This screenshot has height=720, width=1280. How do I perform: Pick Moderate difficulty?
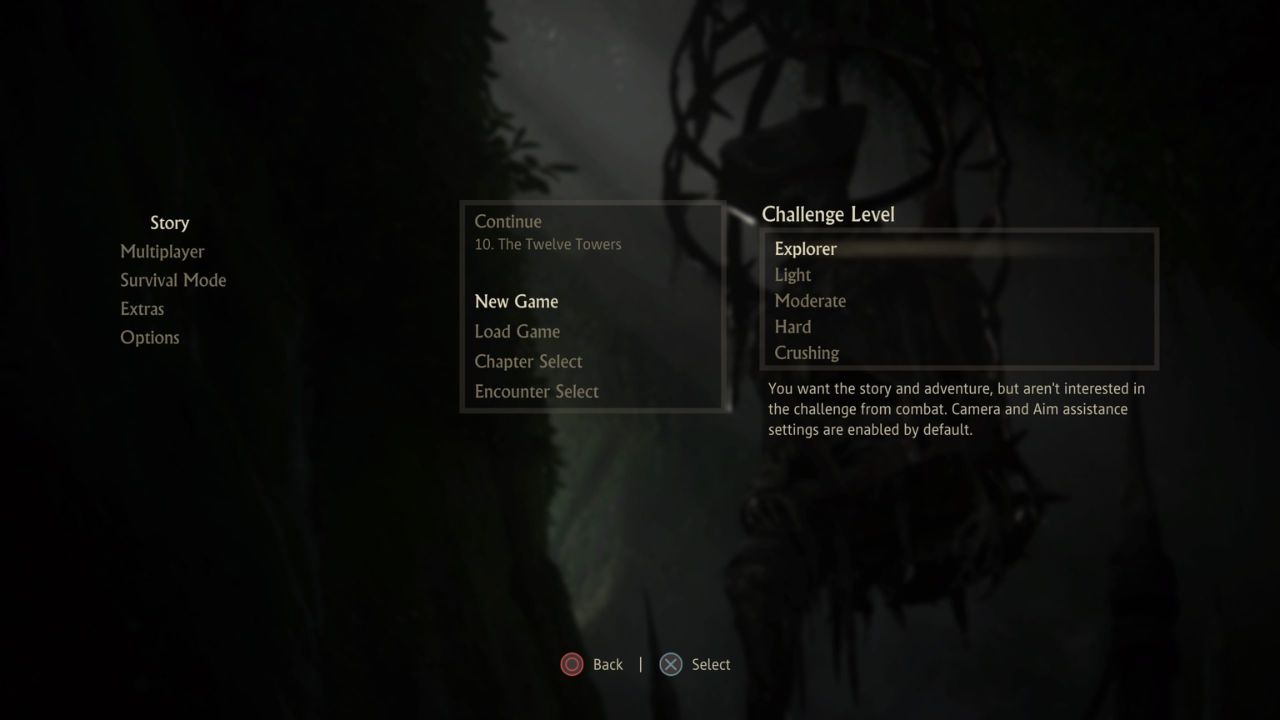pyautogui.click(x=810, y=301)
